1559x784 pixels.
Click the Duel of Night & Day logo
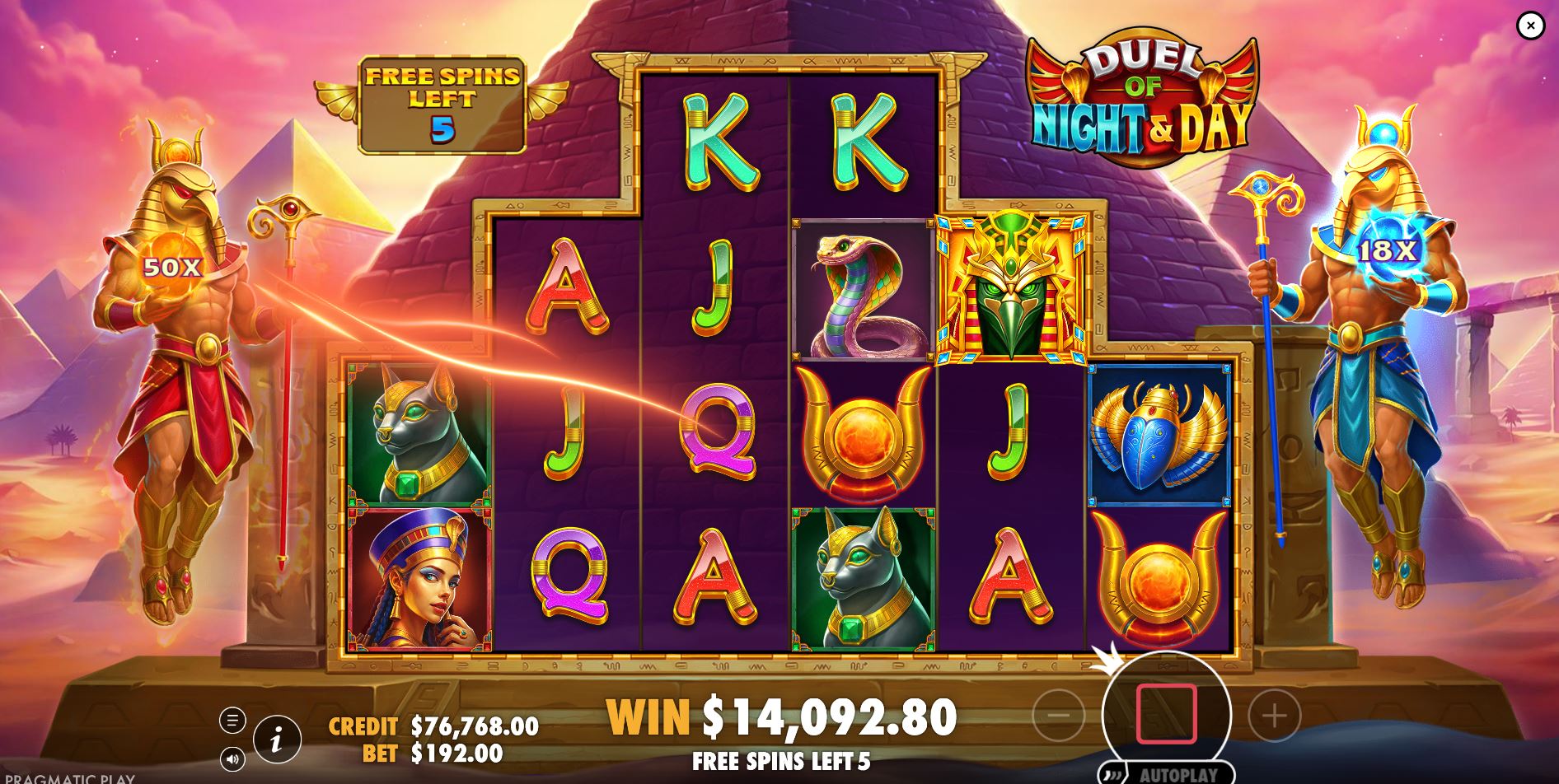1141,91
